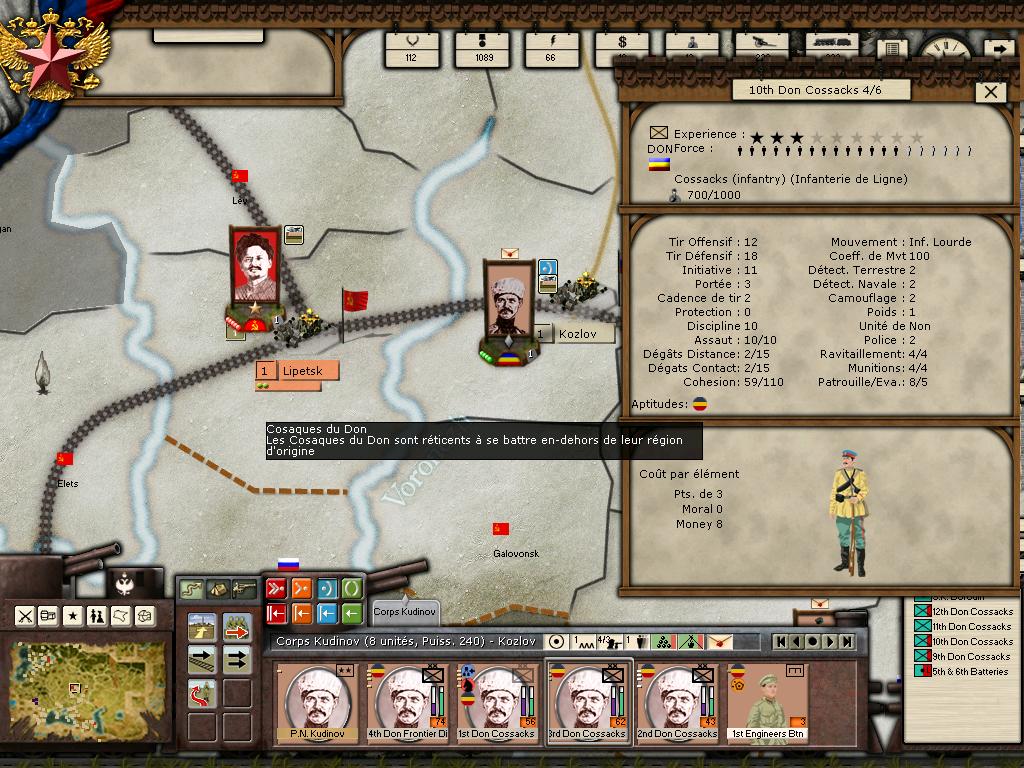Screen dimensions: 1024x768
Task: Open the ledger from the top bar
Action: pos(891,49)
